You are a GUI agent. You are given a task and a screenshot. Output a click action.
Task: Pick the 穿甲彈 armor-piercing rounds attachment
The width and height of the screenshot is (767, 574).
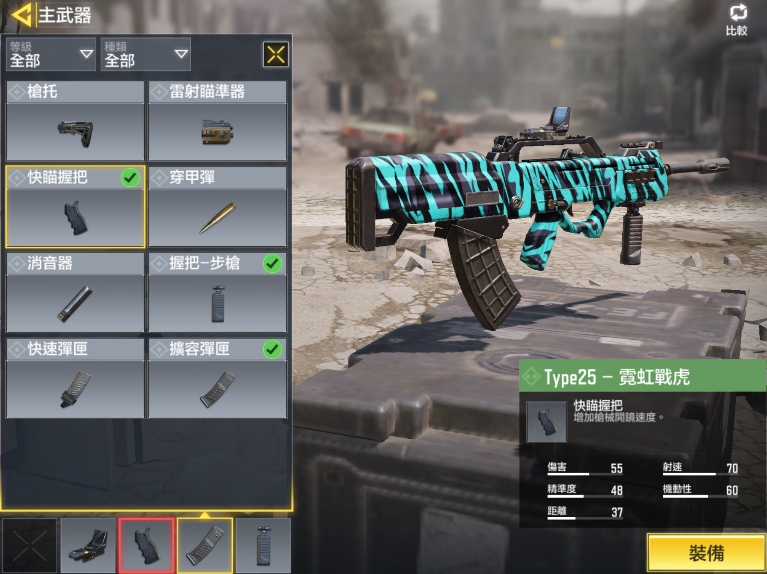[x=217, y=206]
